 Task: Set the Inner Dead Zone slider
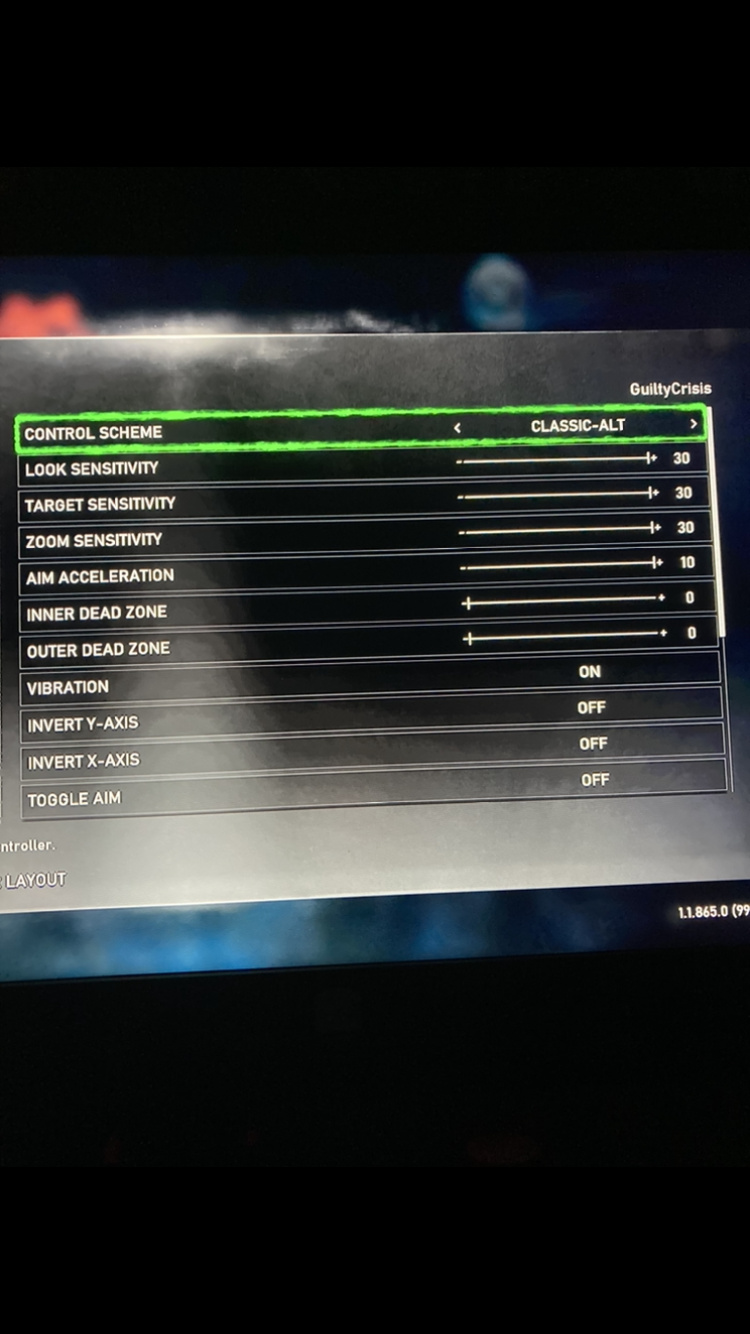(x=563, y=601)
